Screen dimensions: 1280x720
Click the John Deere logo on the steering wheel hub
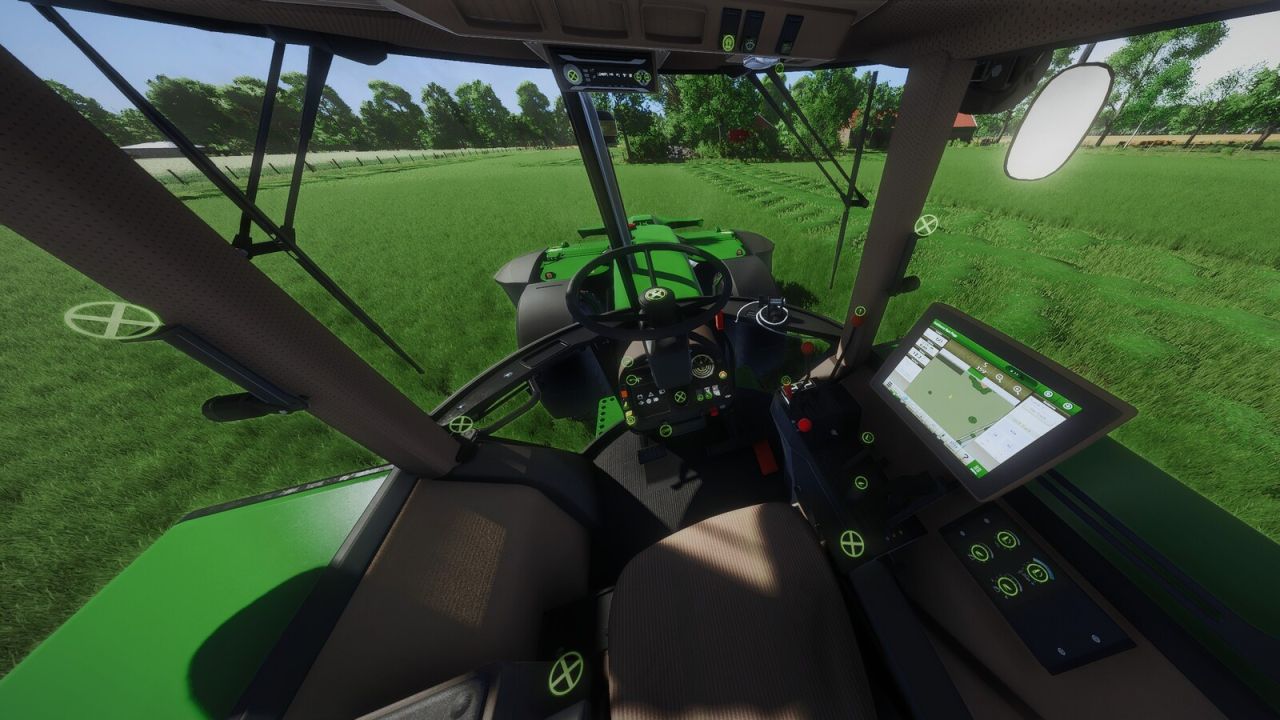coord(656,294)
